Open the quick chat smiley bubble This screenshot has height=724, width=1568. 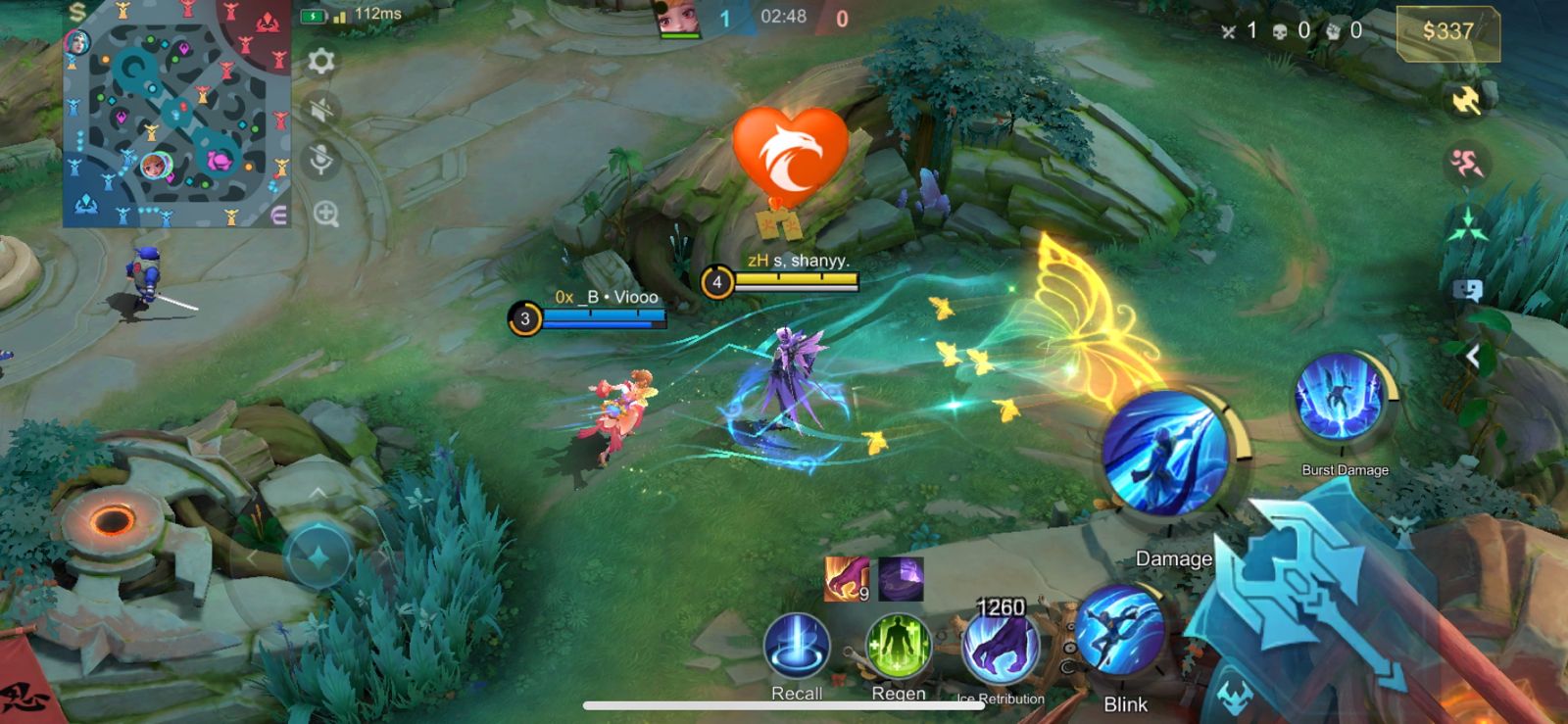pyautogui.click(x=1467, y=290)
